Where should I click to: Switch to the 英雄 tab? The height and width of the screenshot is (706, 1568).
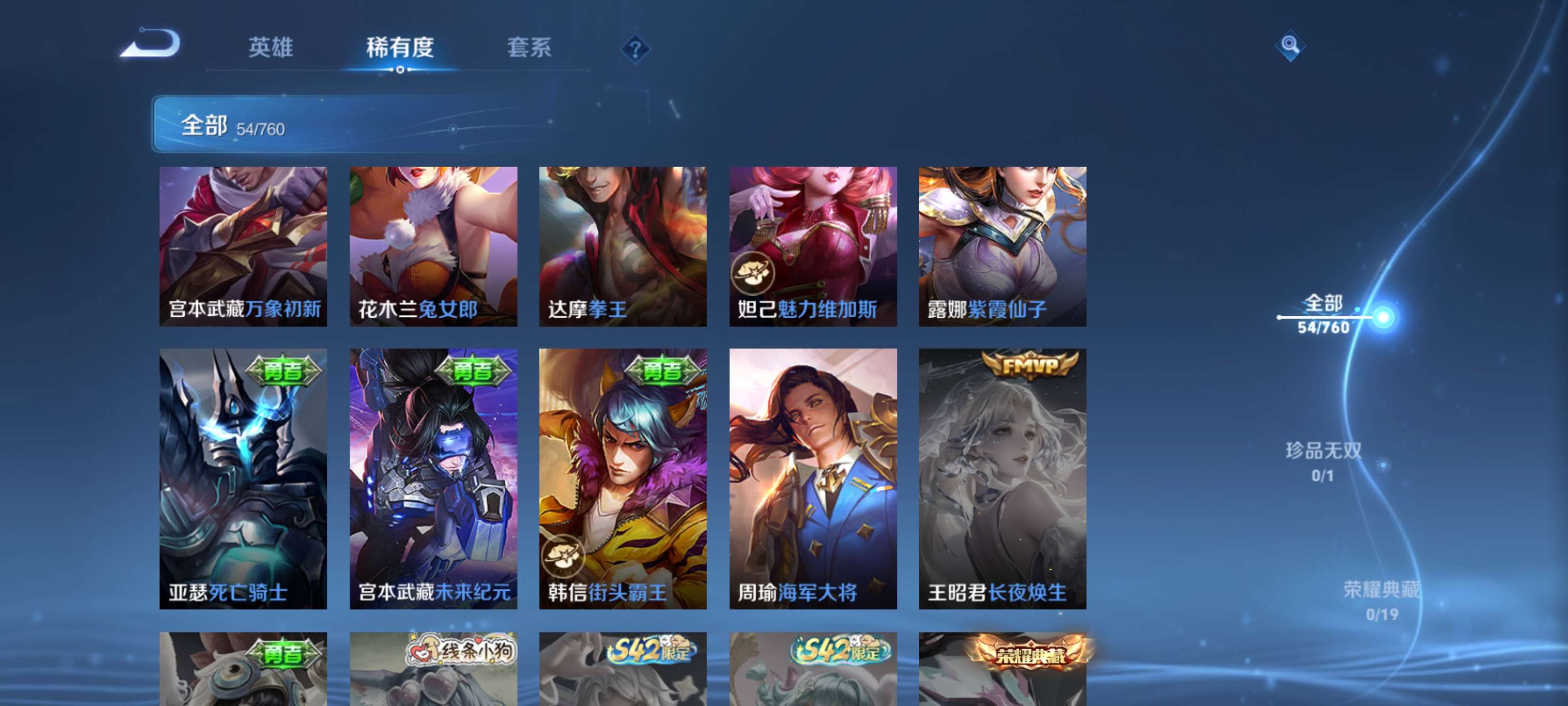272,49
